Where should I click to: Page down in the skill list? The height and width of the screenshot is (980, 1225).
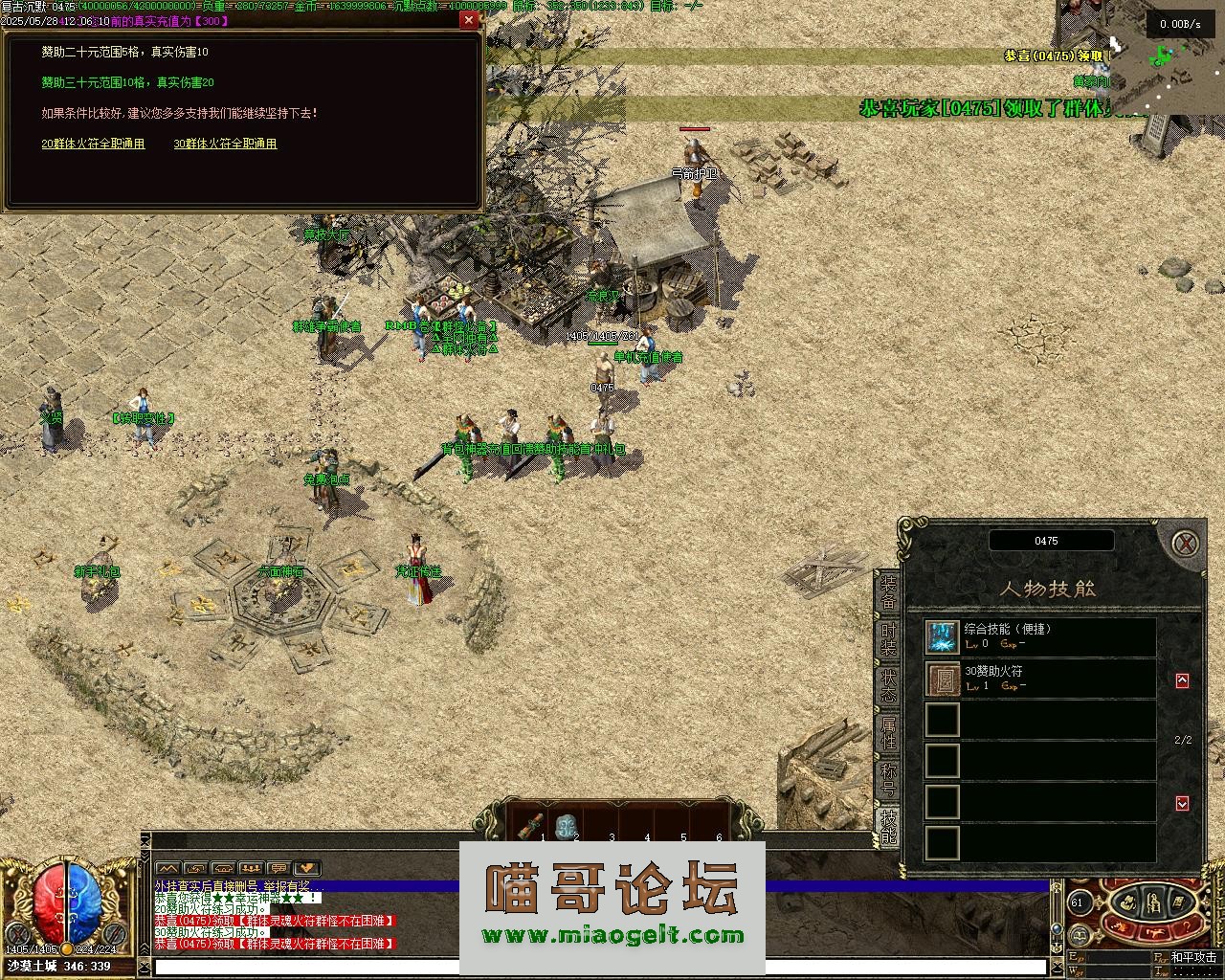pos(1182,803)
